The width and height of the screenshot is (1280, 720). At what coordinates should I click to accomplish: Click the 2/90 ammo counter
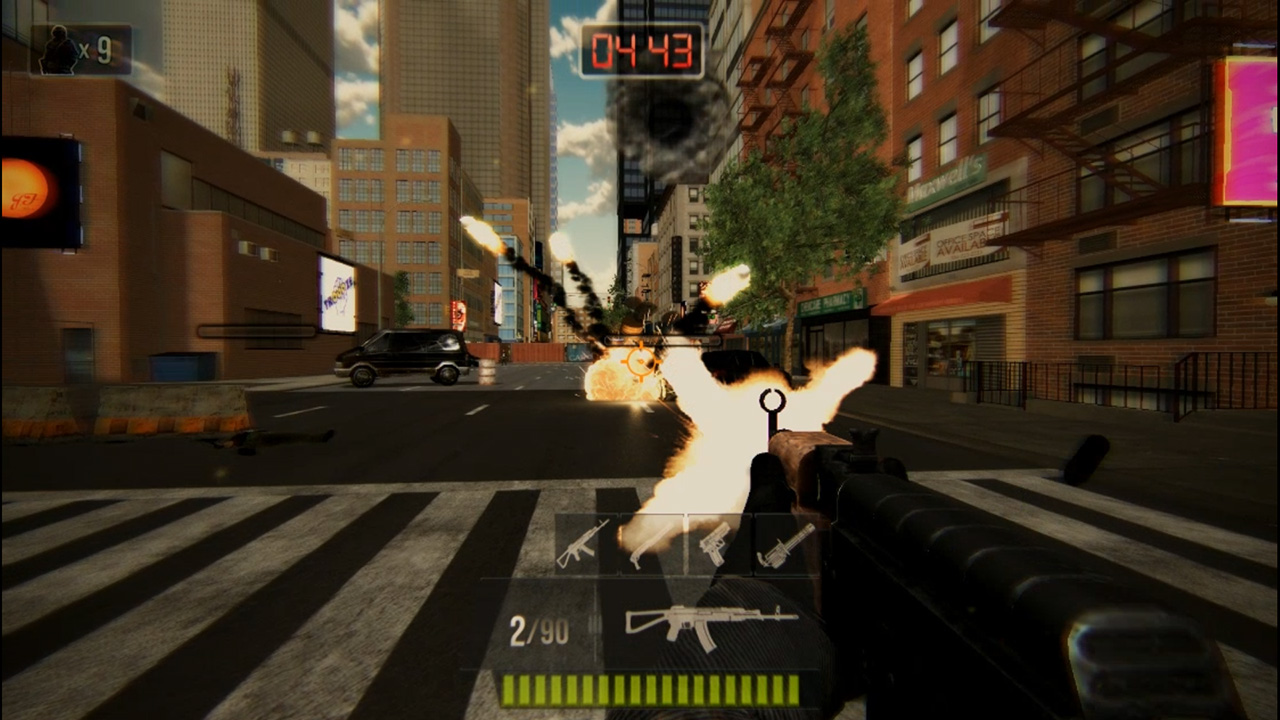(539, 630)
